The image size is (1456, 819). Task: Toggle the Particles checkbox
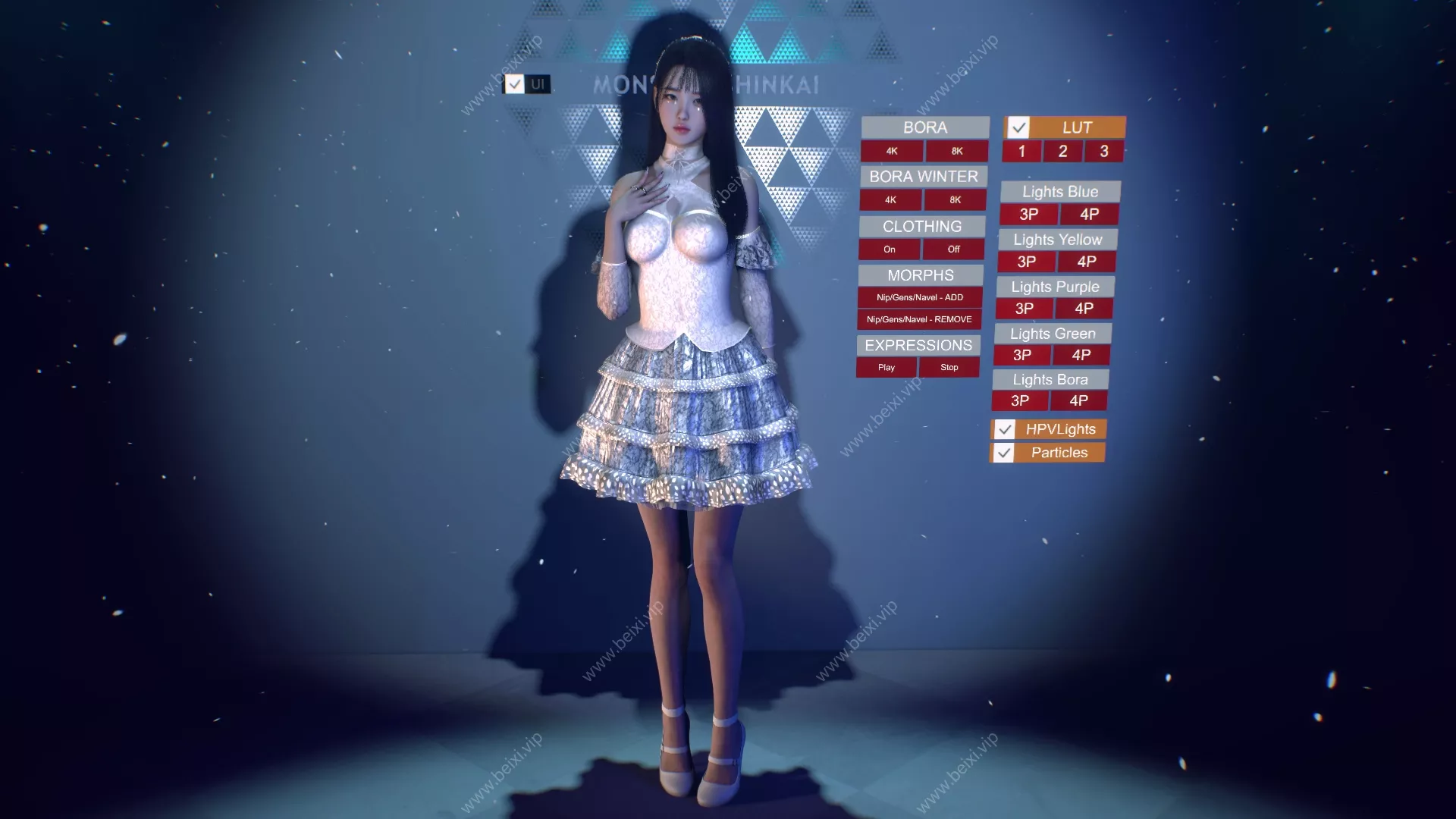(x=1005, y=453)
